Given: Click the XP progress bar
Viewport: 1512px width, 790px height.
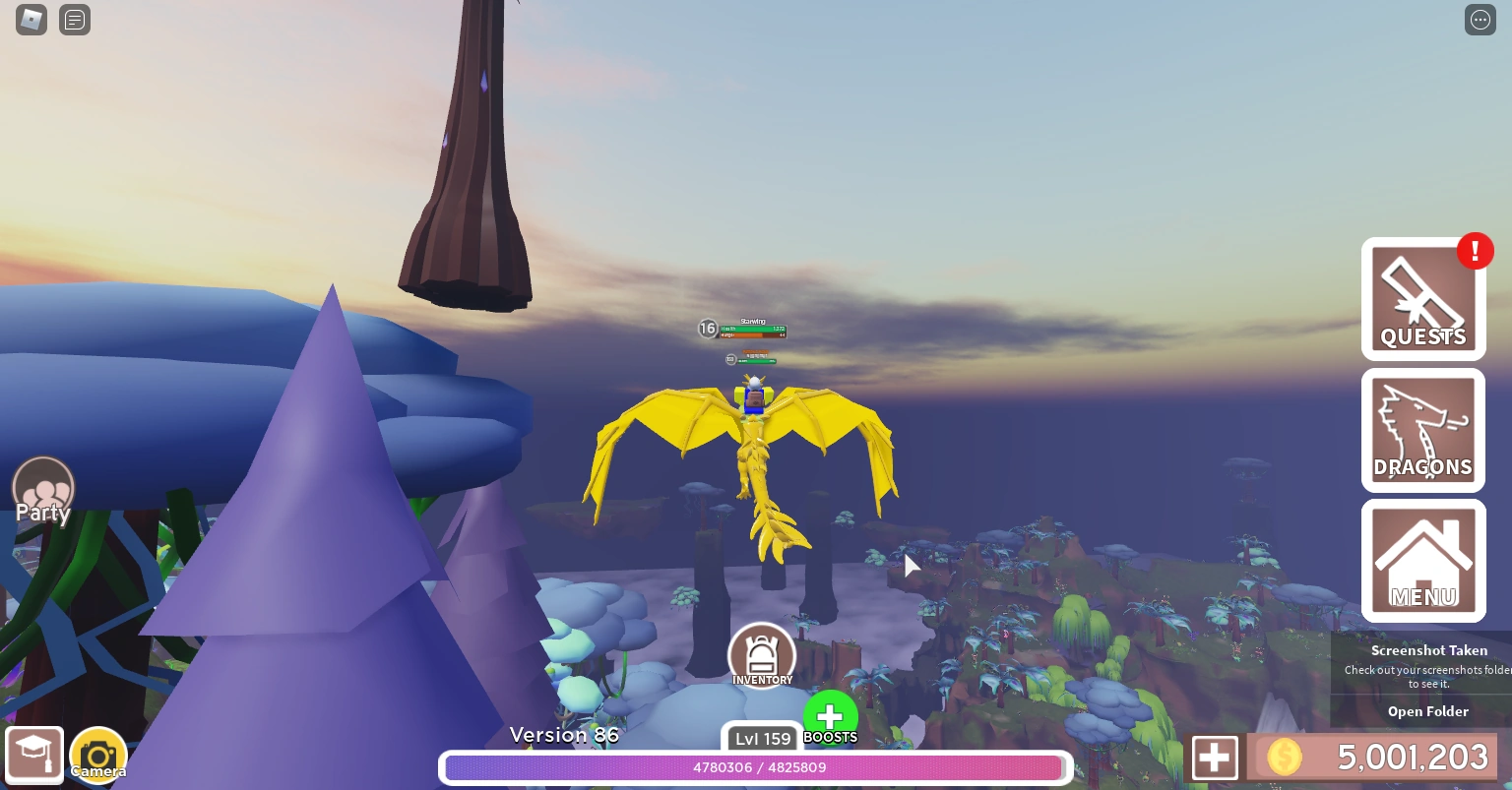Looking at the screenshot, I should pyautogui.click(x=754, y=767).
